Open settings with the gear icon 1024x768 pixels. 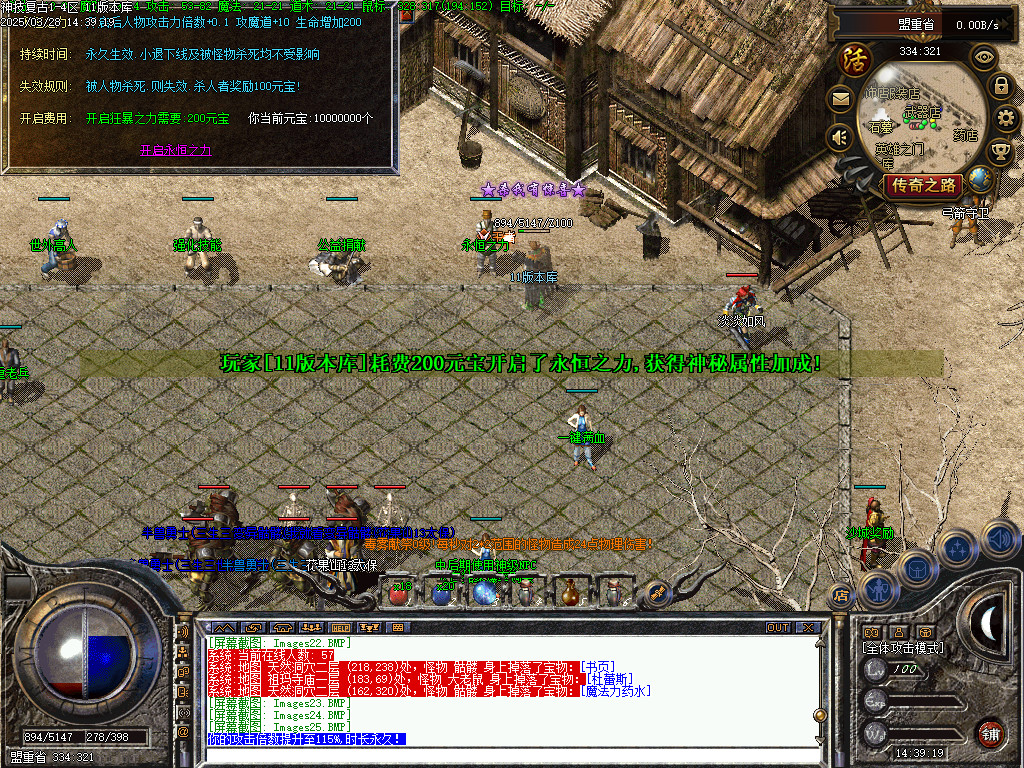(1007, 118)
